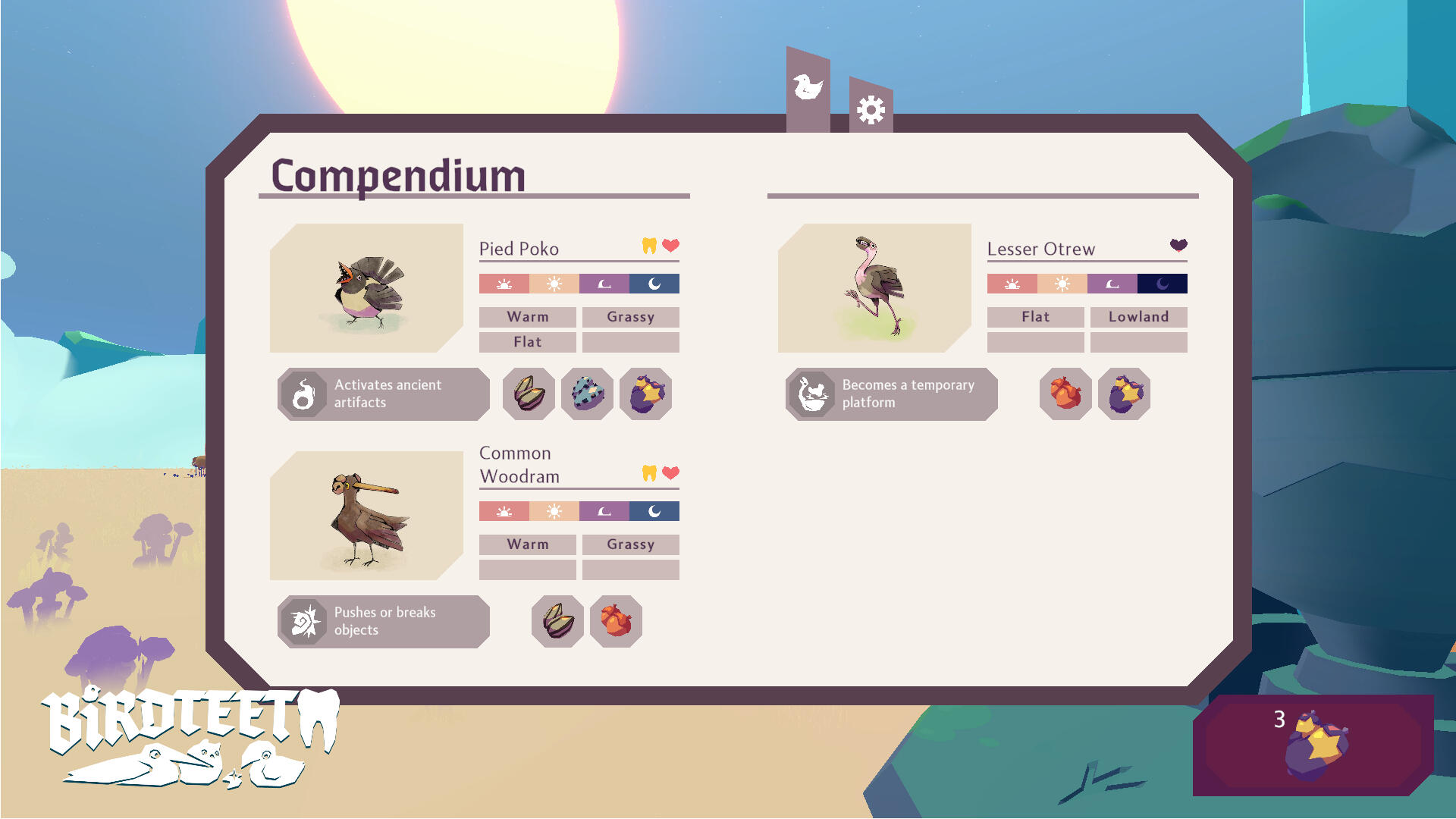Click the star fruit counter panel

tap(1313, 745)
